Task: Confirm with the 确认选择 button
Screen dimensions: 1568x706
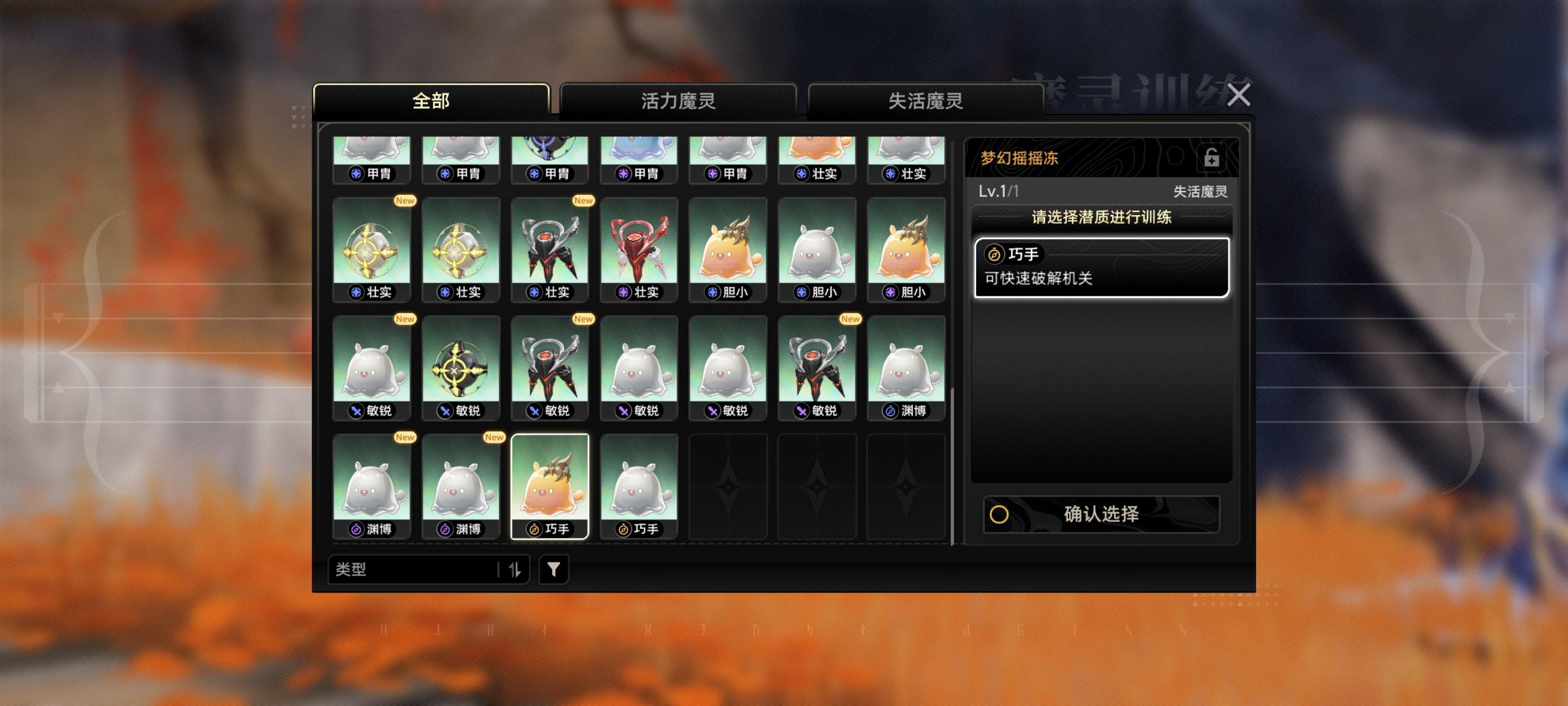Action: coord(1101,514)
